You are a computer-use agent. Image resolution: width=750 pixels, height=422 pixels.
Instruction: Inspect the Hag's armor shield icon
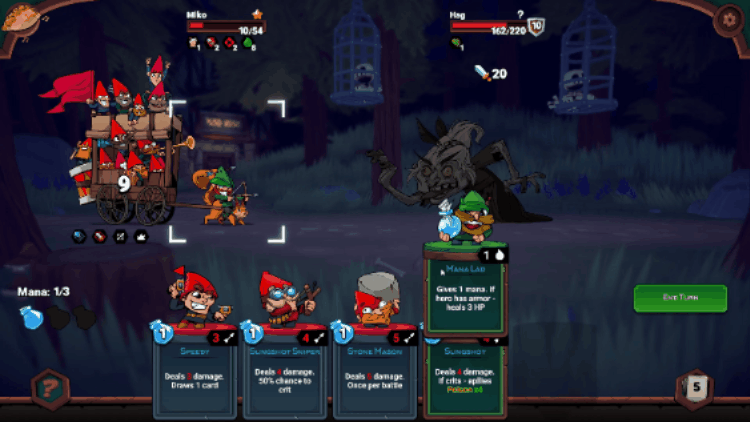535,28
